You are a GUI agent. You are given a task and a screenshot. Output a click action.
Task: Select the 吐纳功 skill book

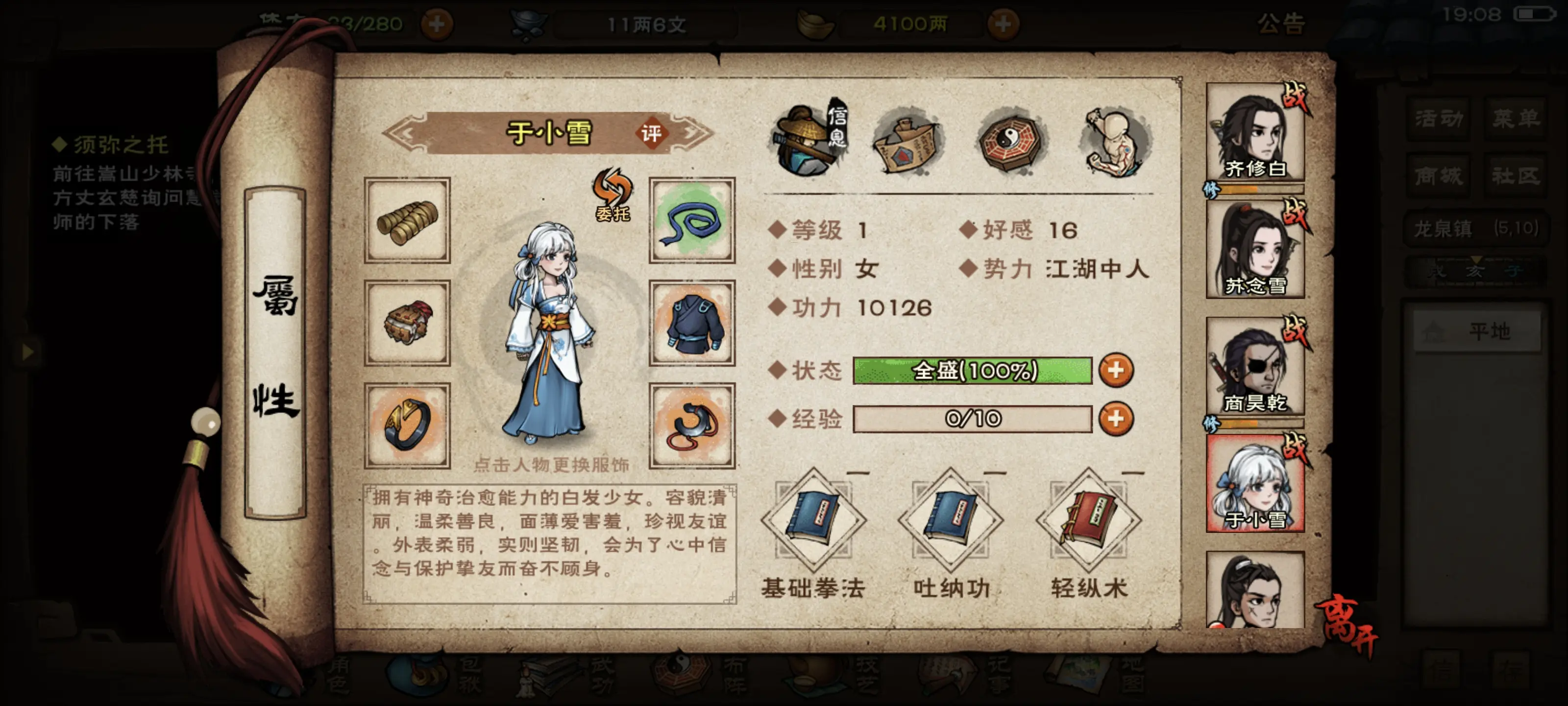pyautogui.click(x=951, y=521)
